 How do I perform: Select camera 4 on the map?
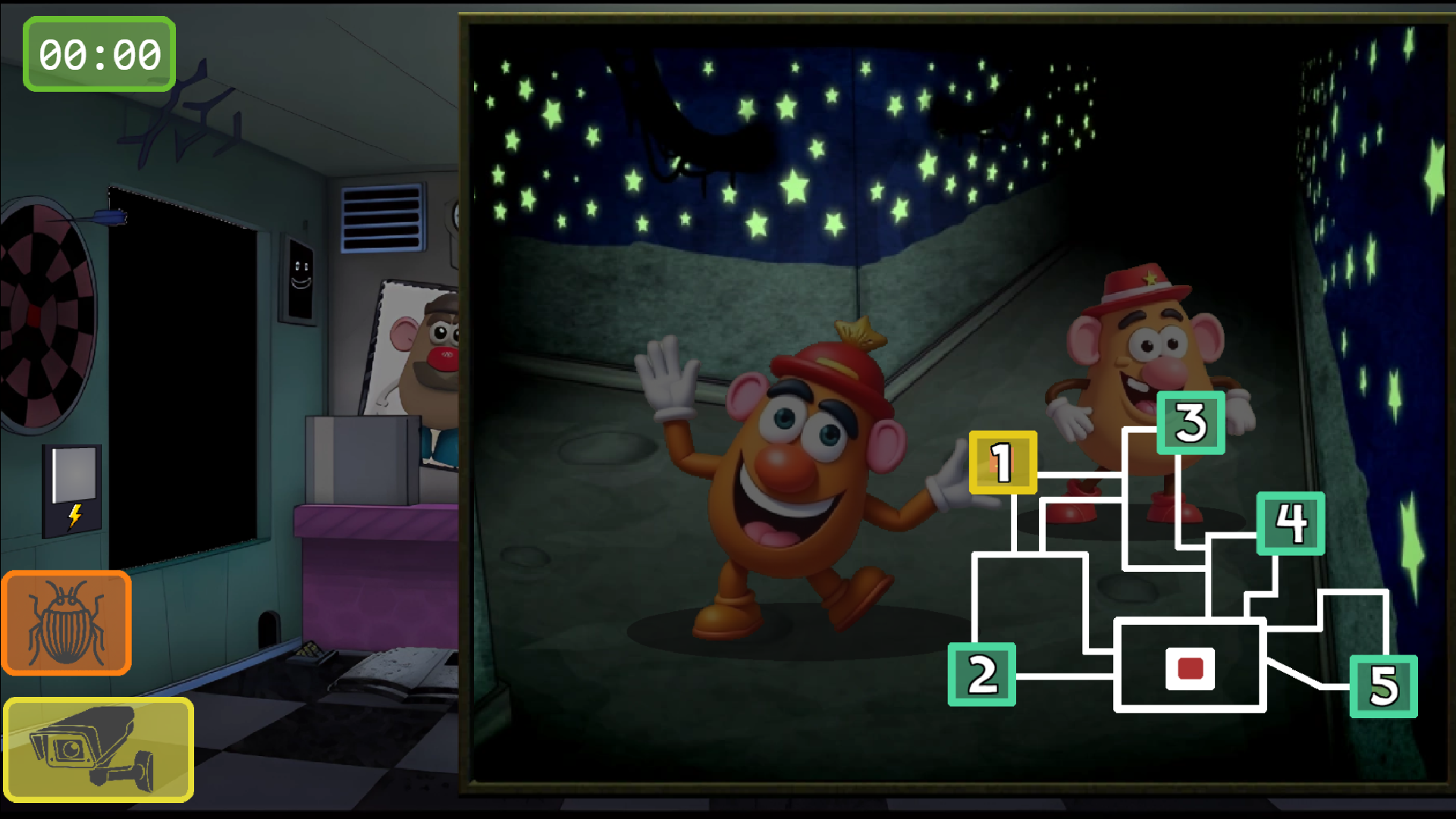pos(1291,522)
